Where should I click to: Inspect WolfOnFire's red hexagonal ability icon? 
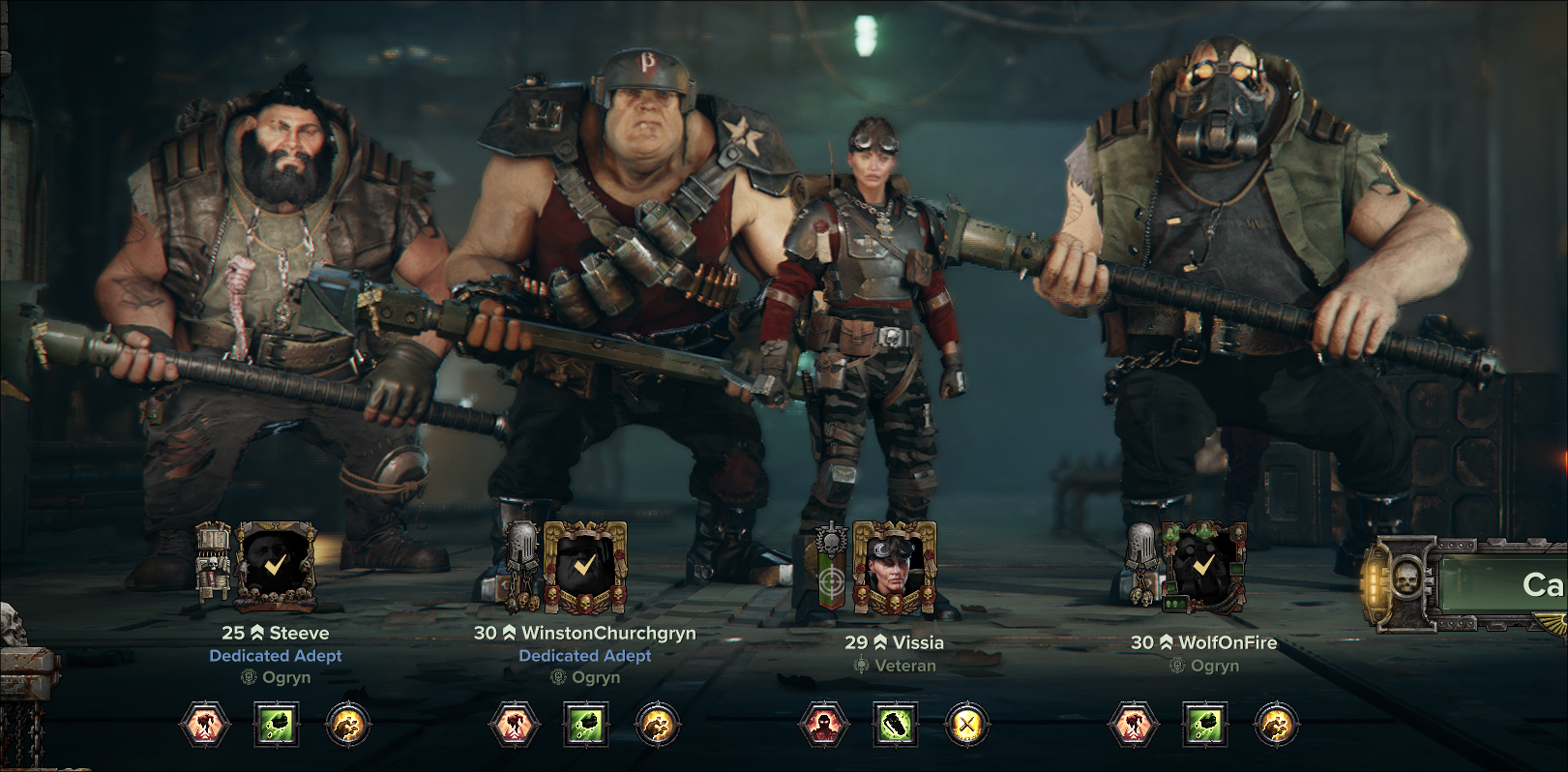click(1134, 725)
